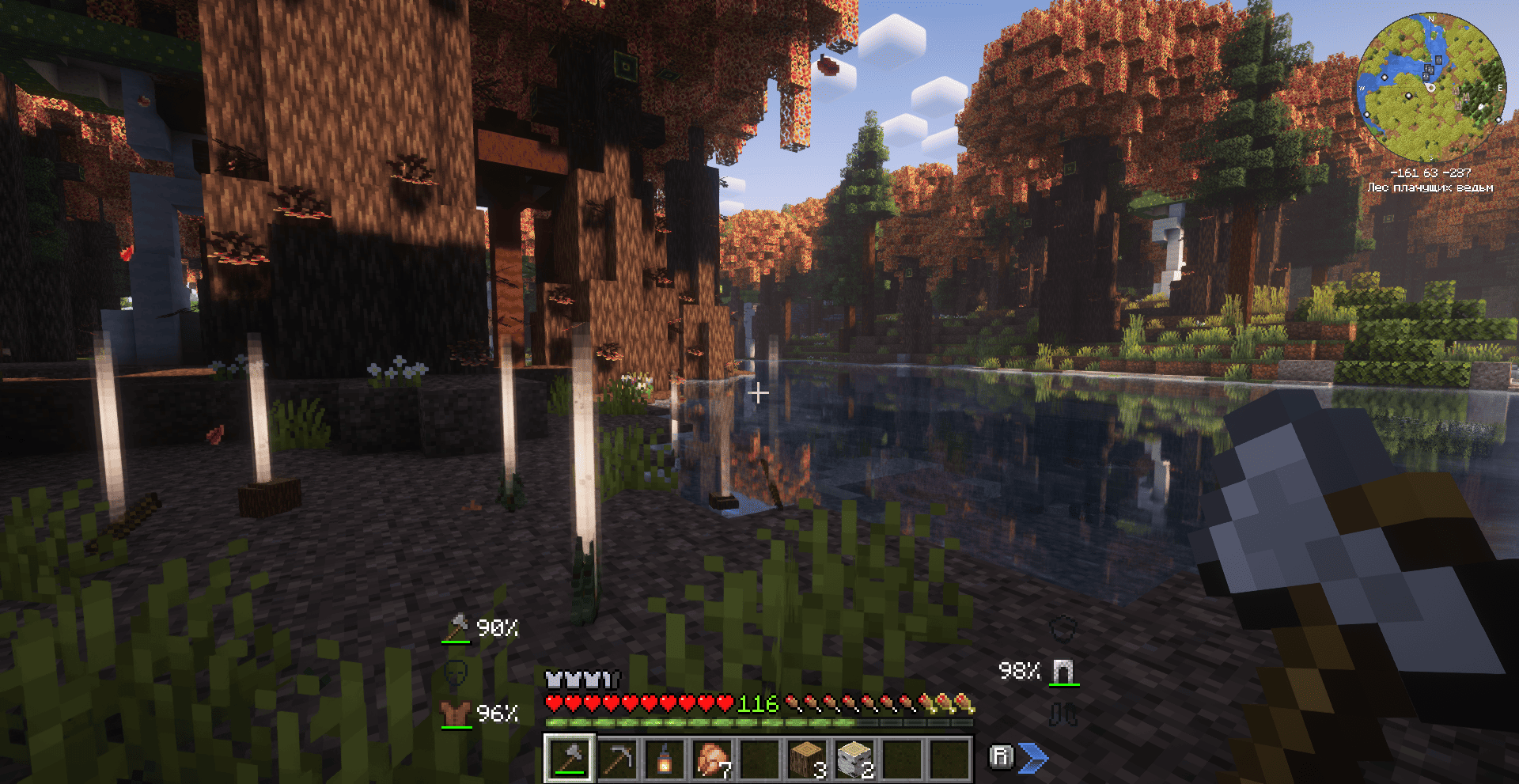The image size is (1519, 784).
Task: Click the N compass marker on the minimap
Action: point(1431,19)
